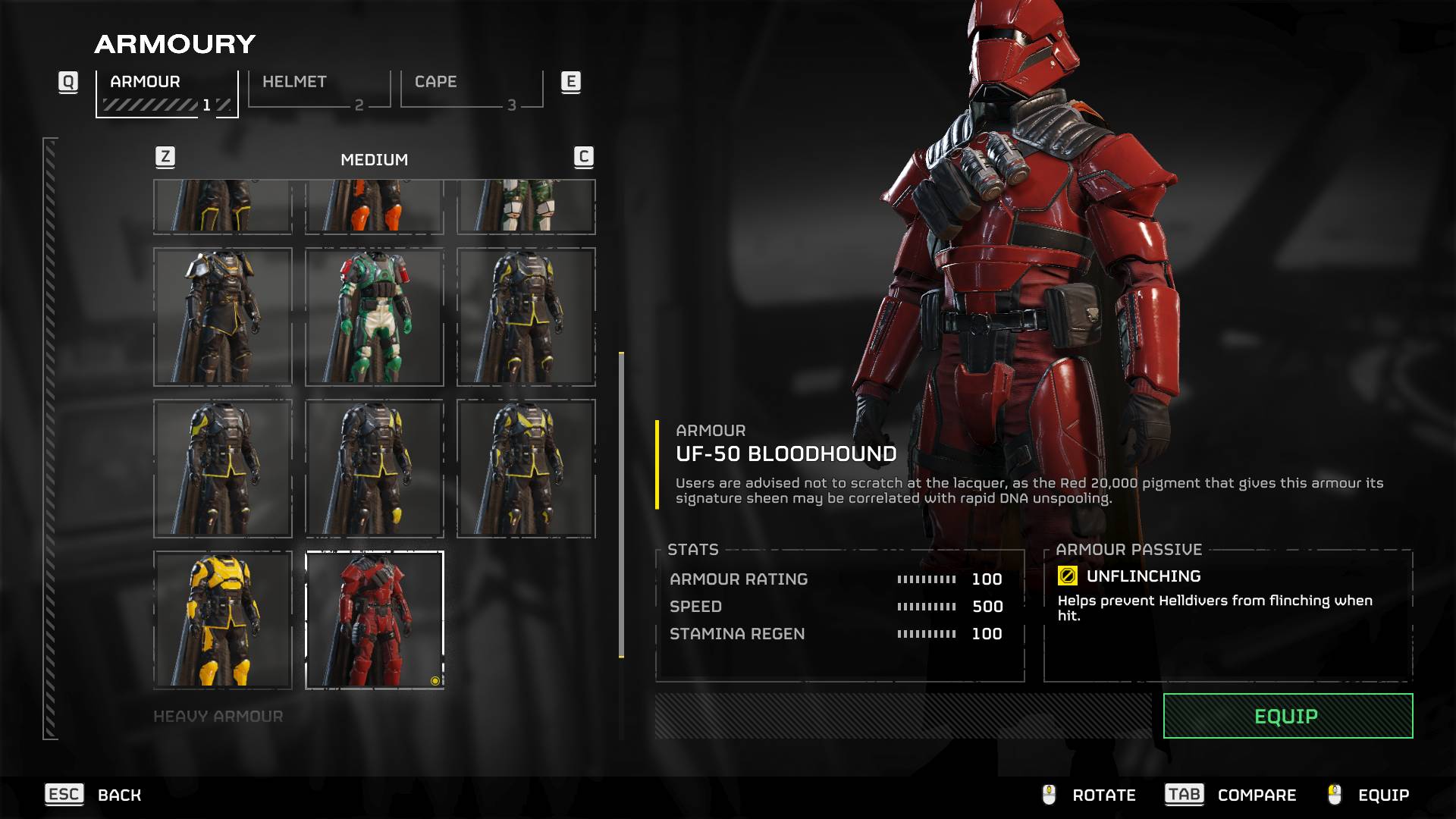Select the C key icon above armor list
Screen dimensions: 1456x819
coord(583,158)
